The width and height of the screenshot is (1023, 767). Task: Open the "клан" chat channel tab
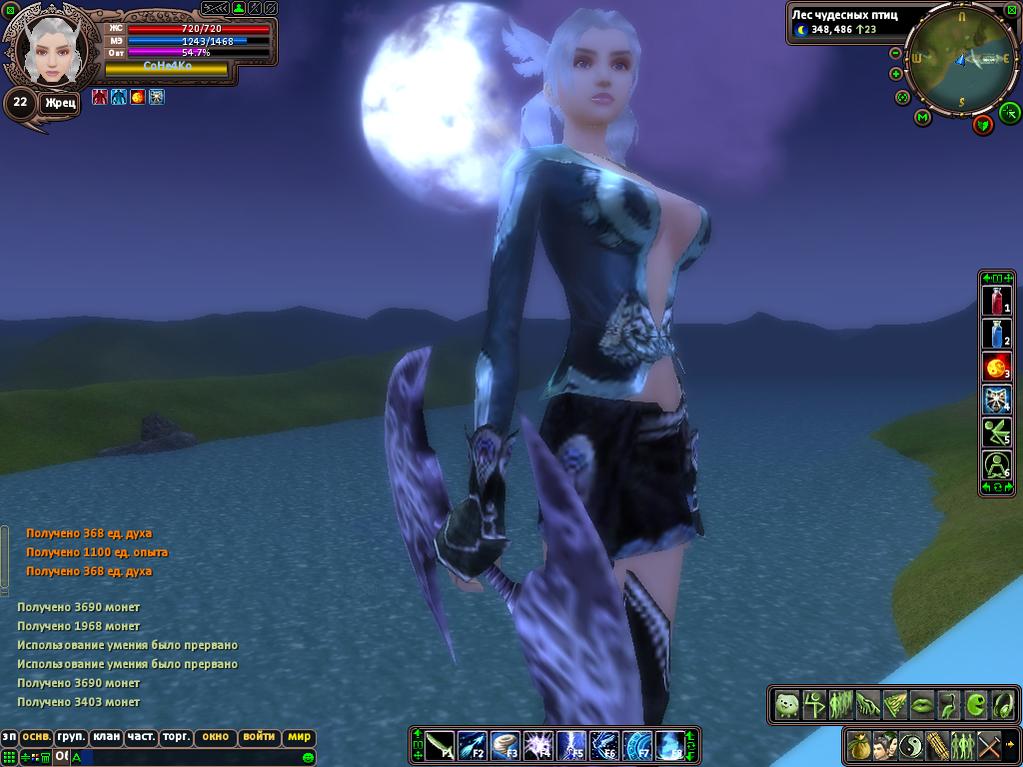[106, 737]
